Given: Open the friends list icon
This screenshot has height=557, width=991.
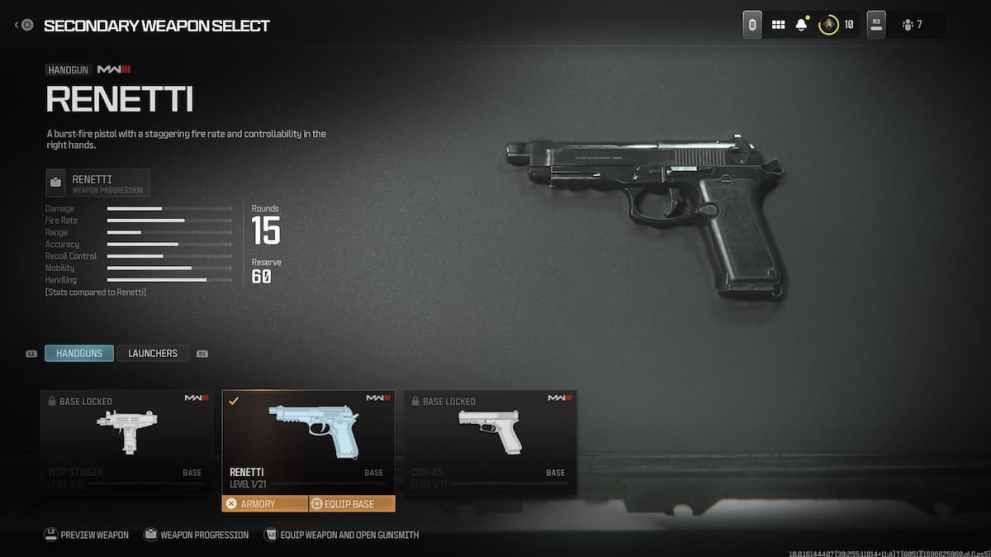Looking at the screenshot, I should [912, 25].
